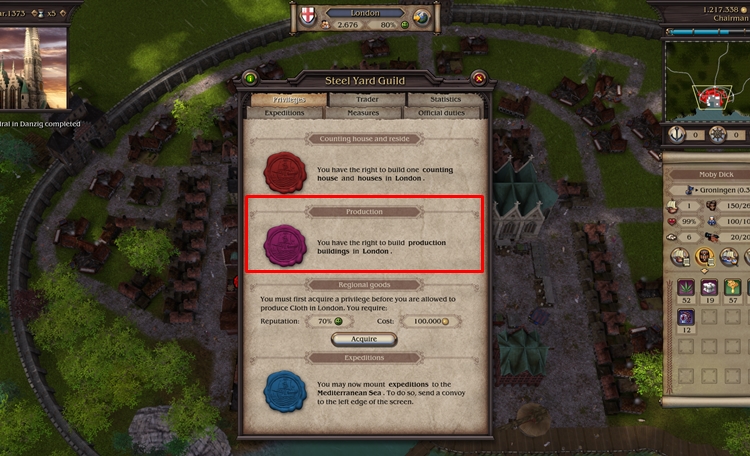Open the Official duties tab

(445, 113)
